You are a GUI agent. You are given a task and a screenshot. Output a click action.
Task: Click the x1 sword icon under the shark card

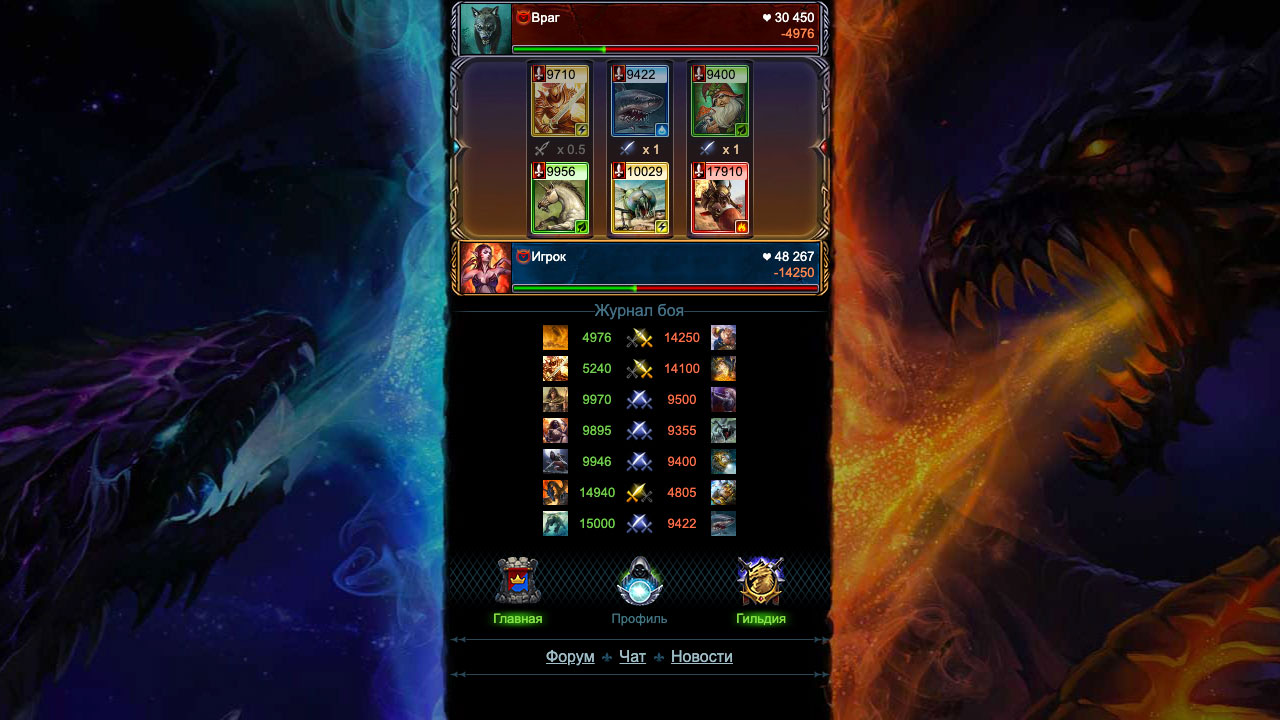pyautogui.click(x=627, y=149)
